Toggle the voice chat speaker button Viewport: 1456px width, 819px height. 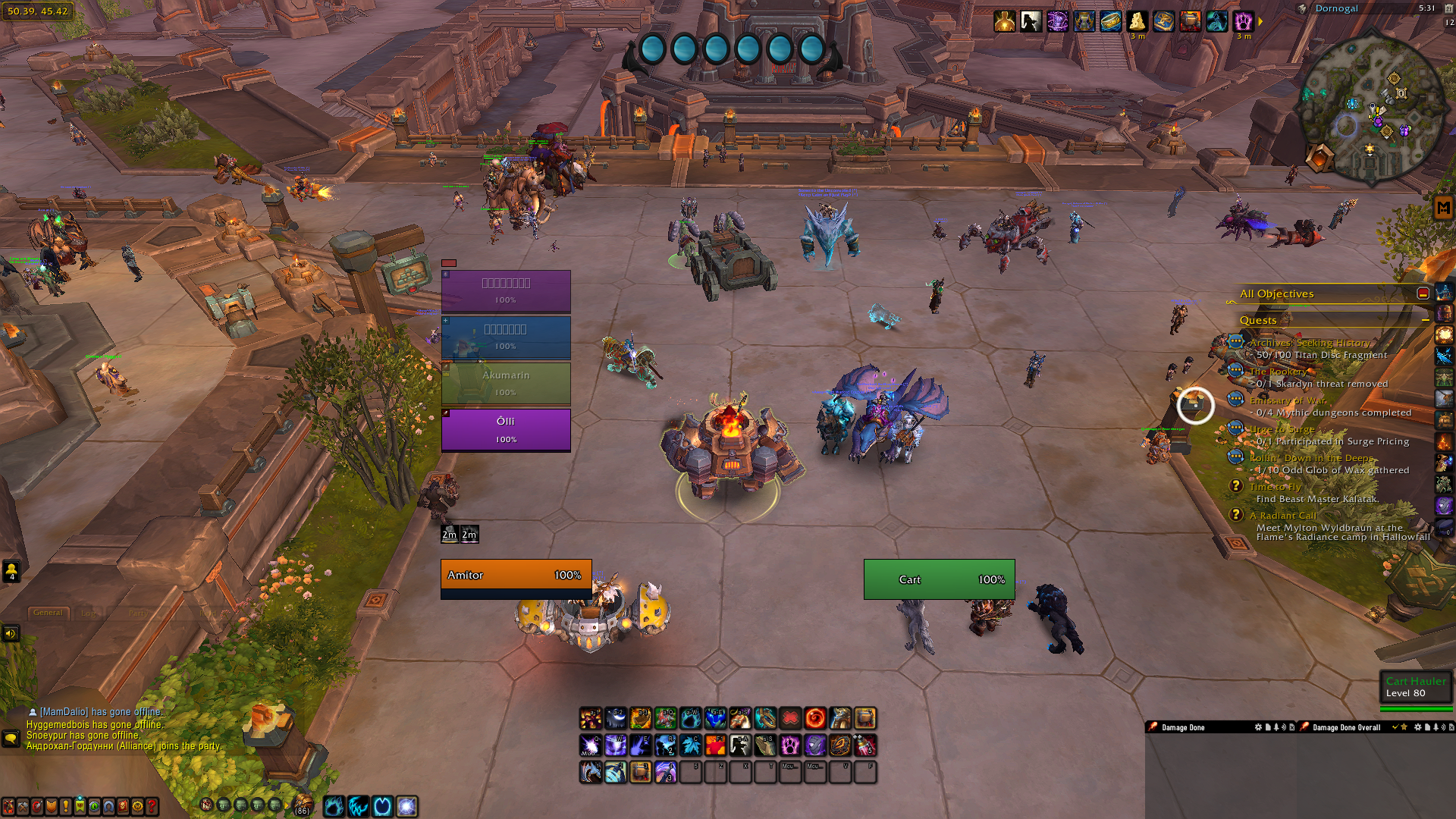point(11,633)
